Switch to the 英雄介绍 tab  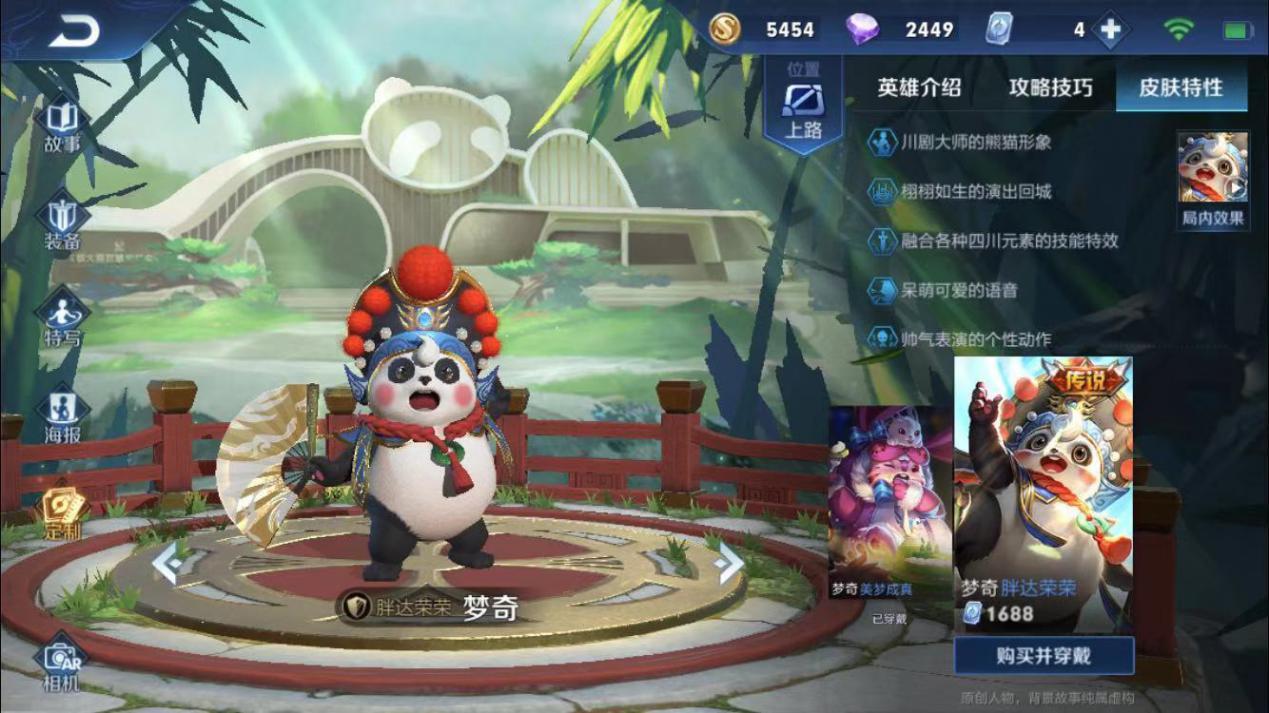coord(919,88)
